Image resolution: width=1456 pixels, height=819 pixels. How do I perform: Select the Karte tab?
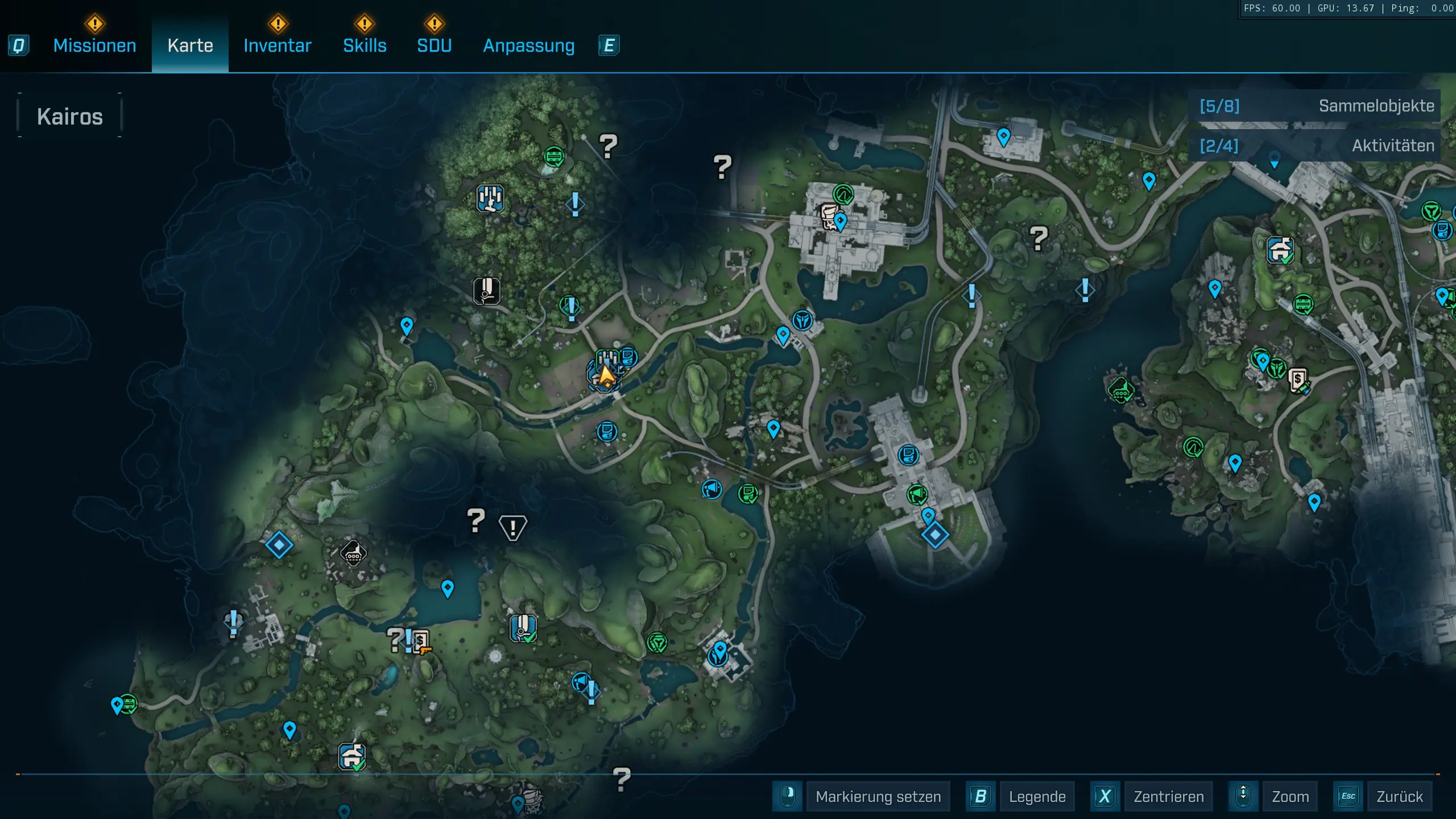click(x=190, y=45)
